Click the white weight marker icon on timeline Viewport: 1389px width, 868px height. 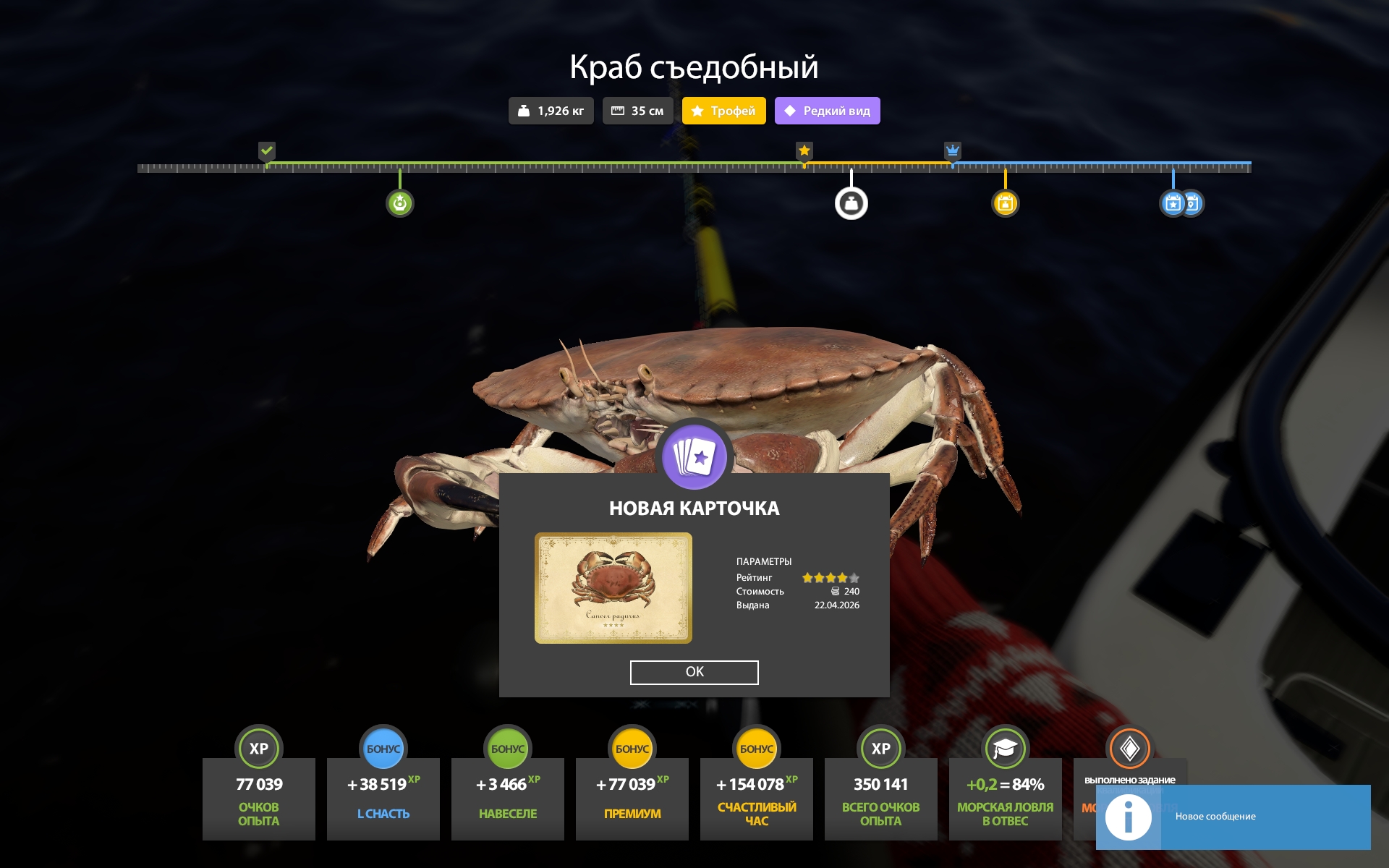point(851,203)
